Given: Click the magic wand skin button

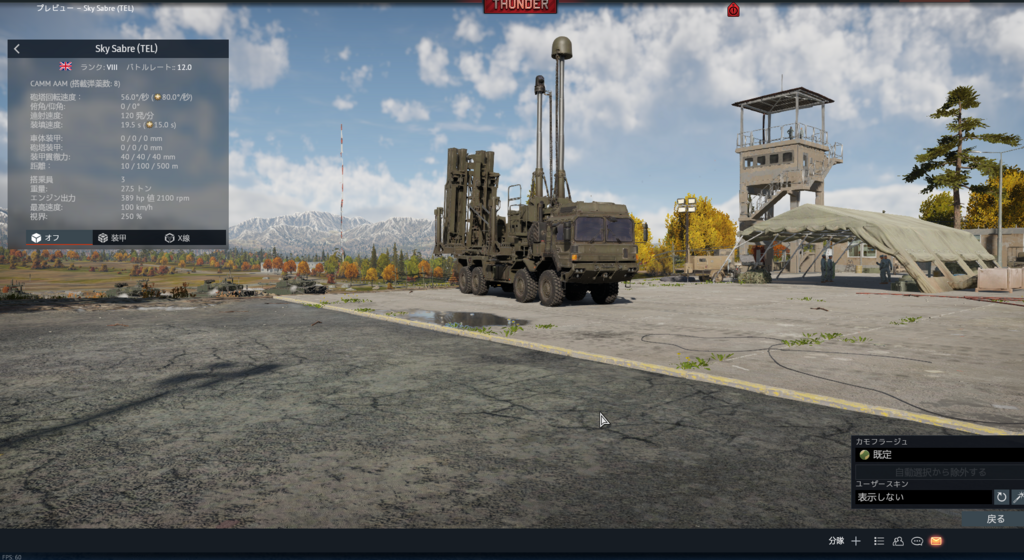Looking at the screenshot, I should coord(1017,497).
